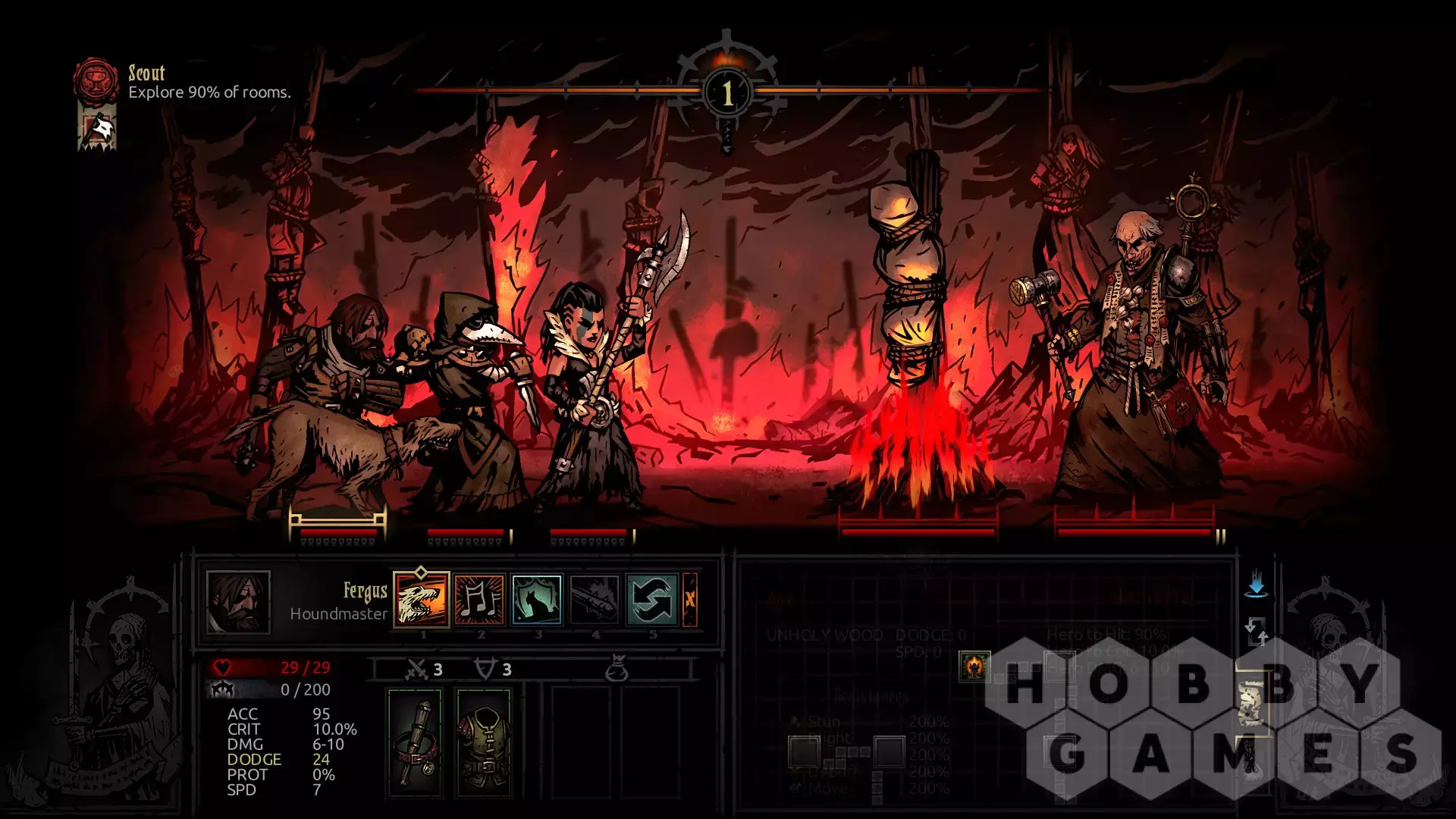Use the Hound's Rush snarling dog skill
The width and height of the screenshot is (1456, 819).
tap(422, 599)
